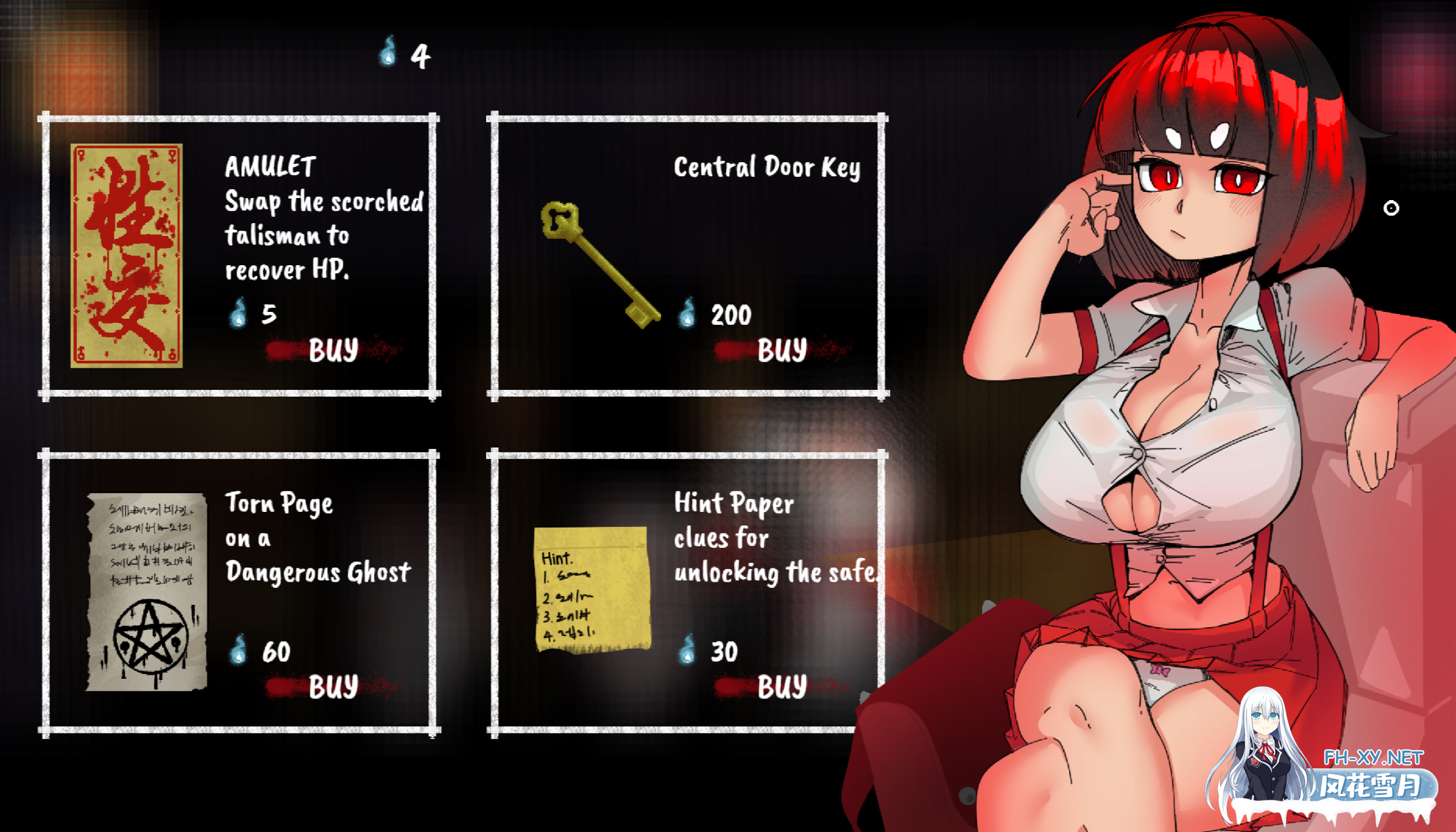The height and width of the screenshot is (832, 1456).
Task: Click the currency counter showing 4
Action: tap(419, 56)
